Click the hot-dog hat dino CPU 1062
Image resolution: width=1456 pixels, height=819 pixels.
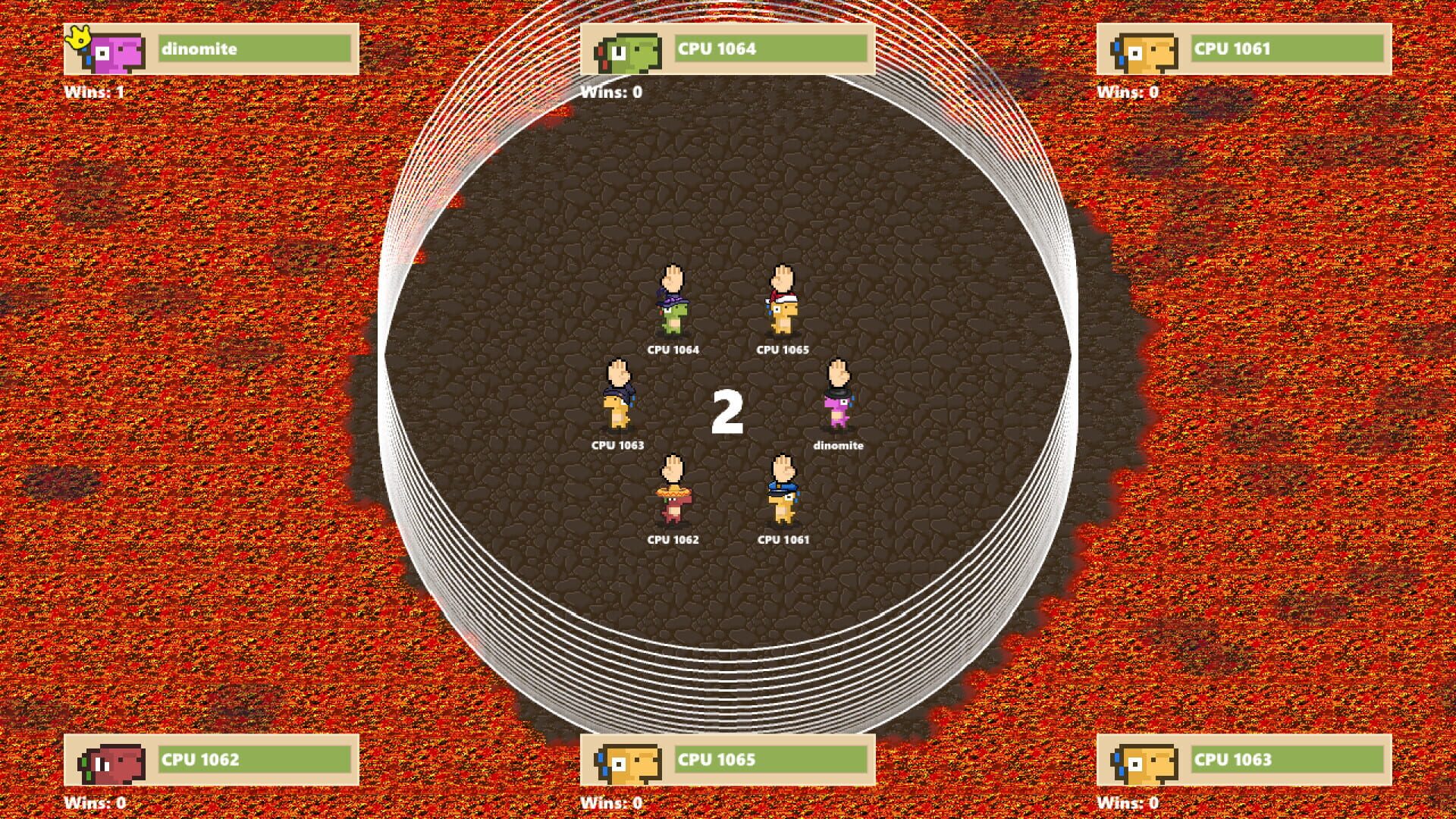pos(673,504)
